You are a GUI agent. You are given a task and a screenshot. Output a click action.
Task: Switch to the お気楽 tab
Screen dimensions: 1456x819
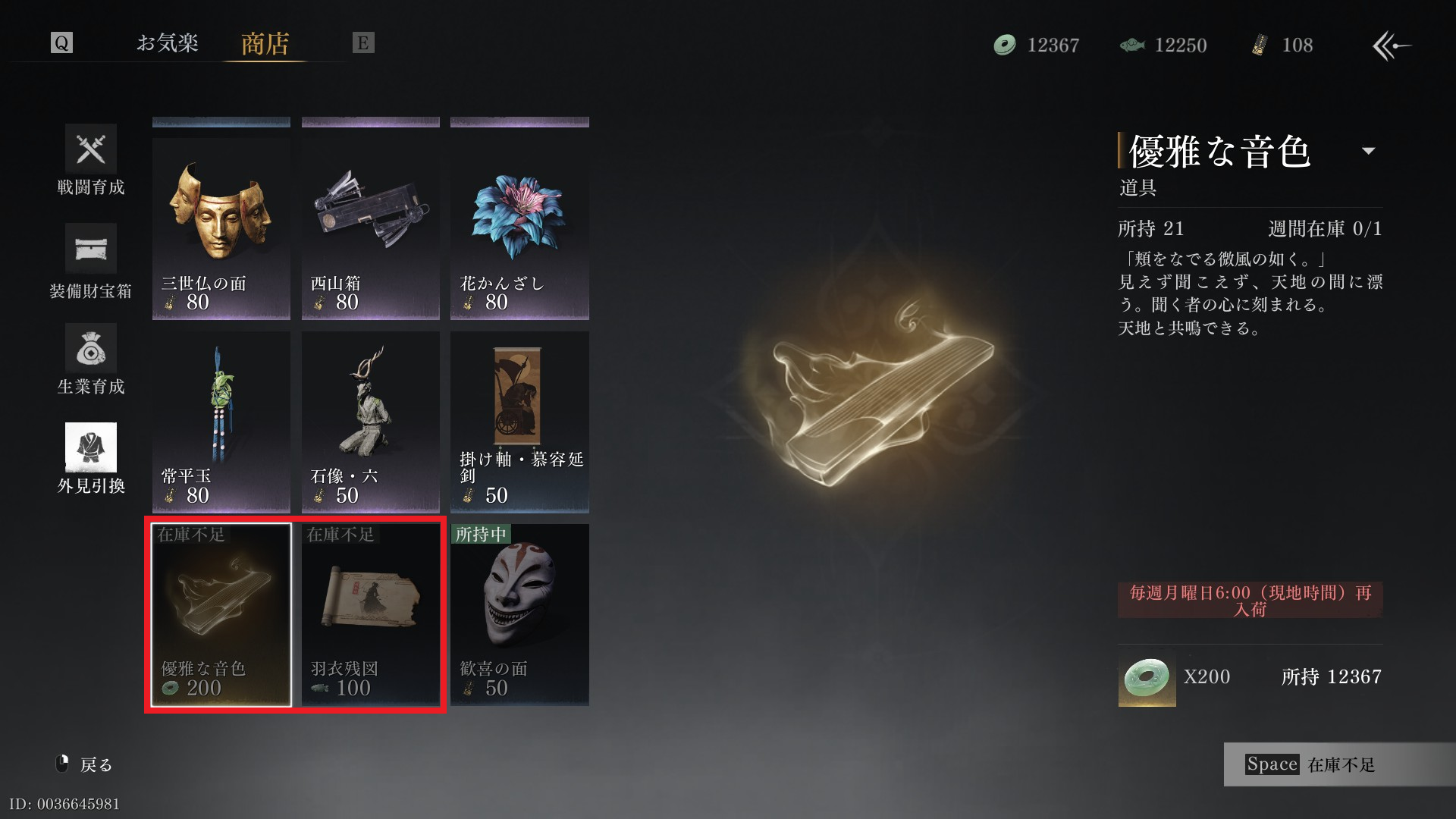pyautogui.click(x=168, y=43)
